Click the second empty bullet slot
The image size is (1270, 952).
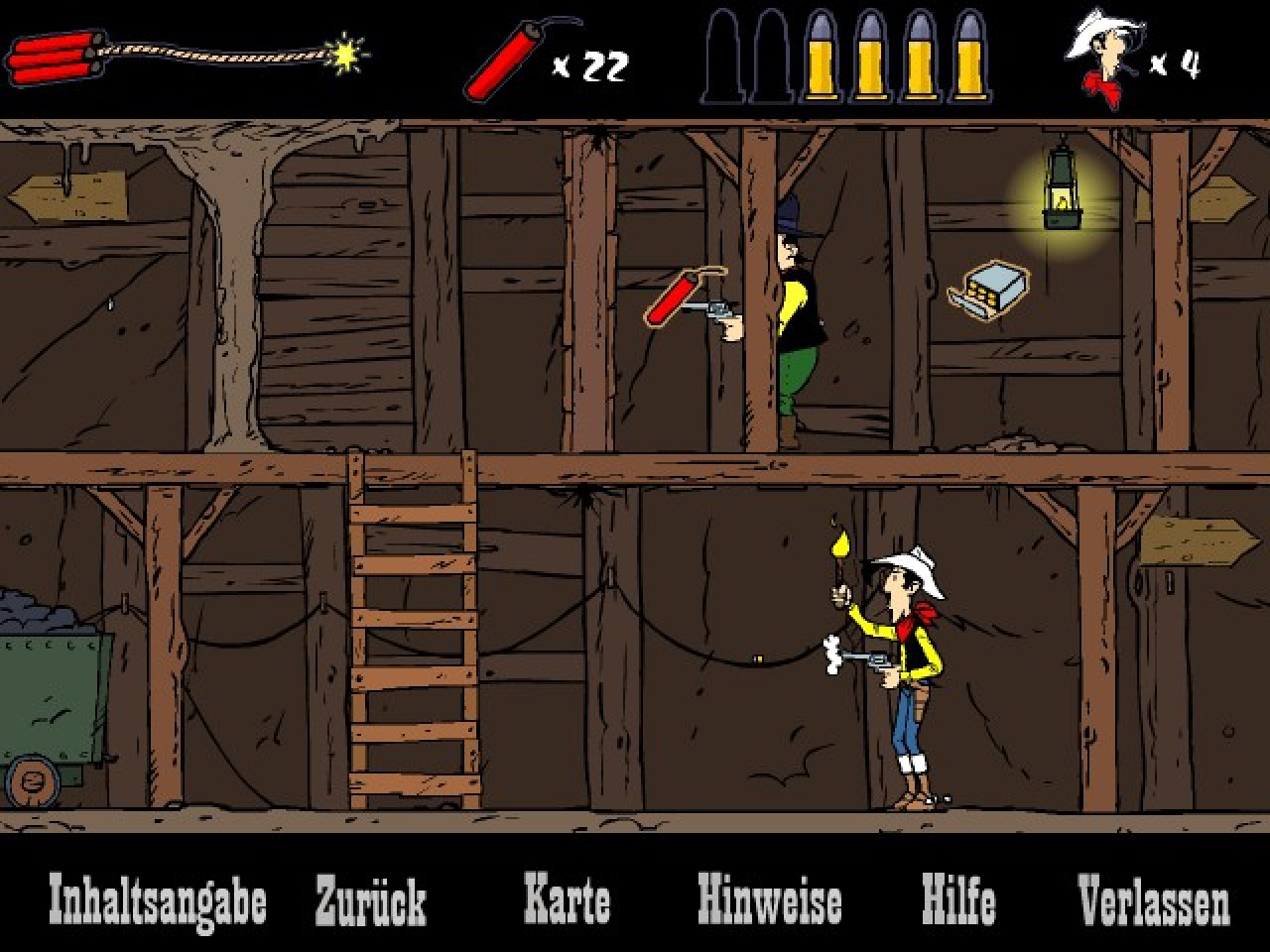(x=773, y=59)
